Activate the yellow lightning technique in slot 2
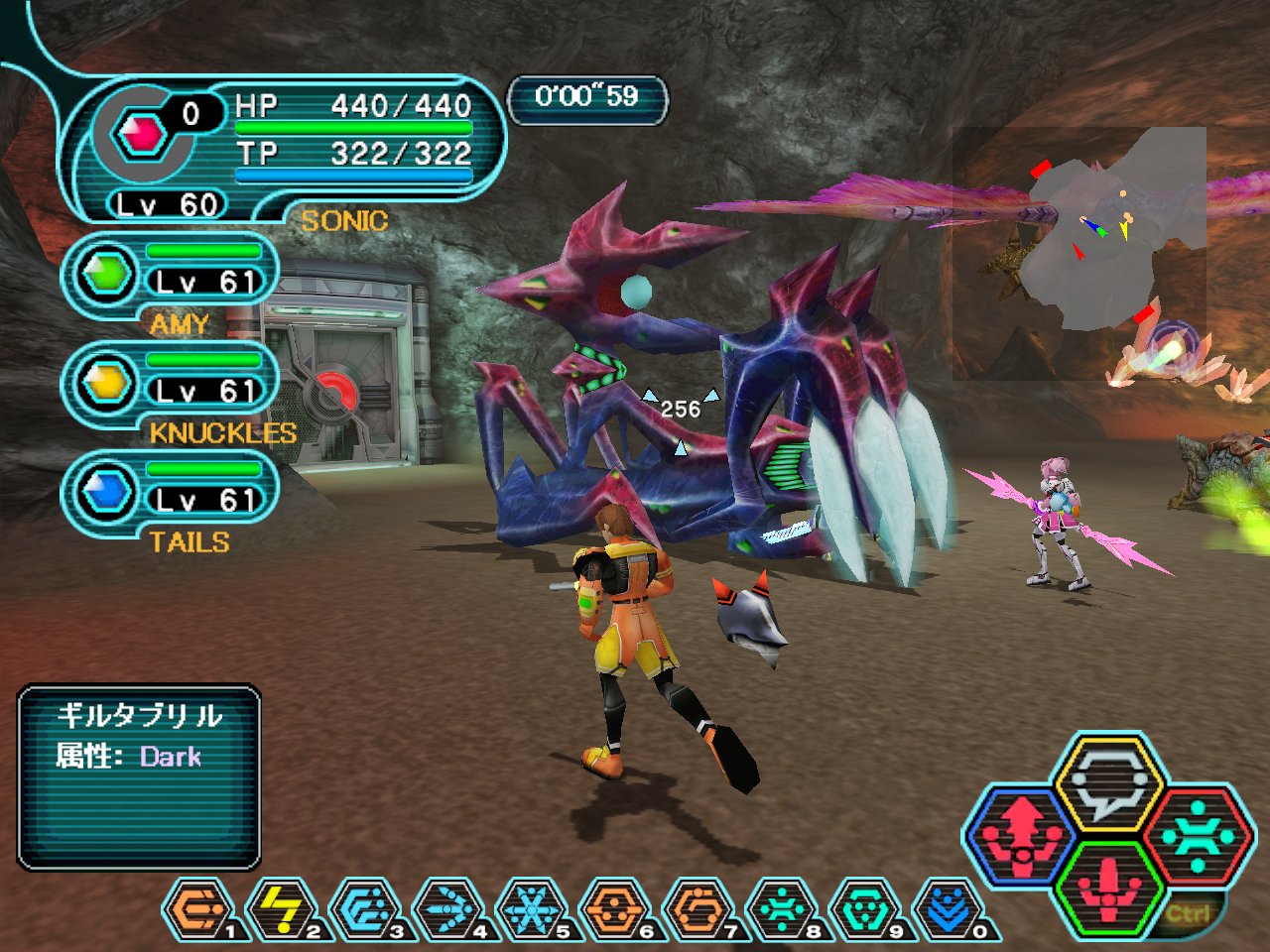The height and width of the screenshot is (952, 1270). [x=282, y=909]
